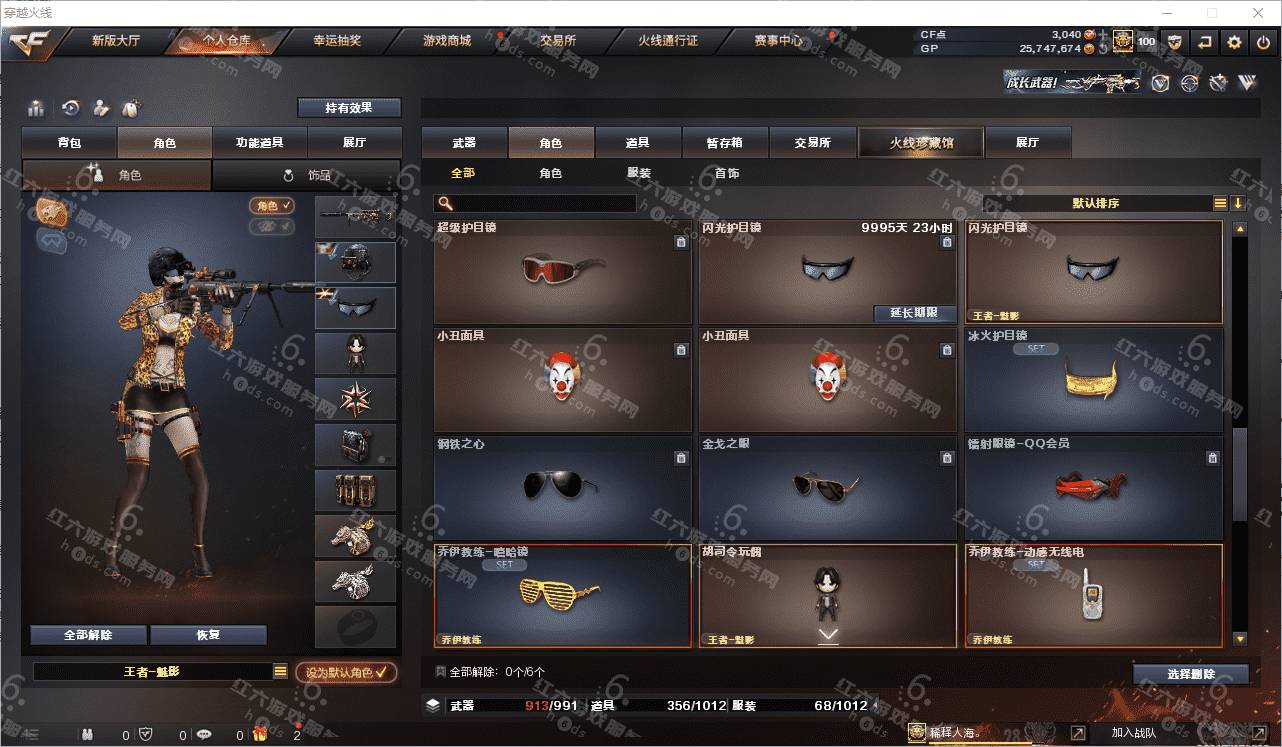Set character as default with 设为默认角色
The image size is (1282, 747).
346,673
